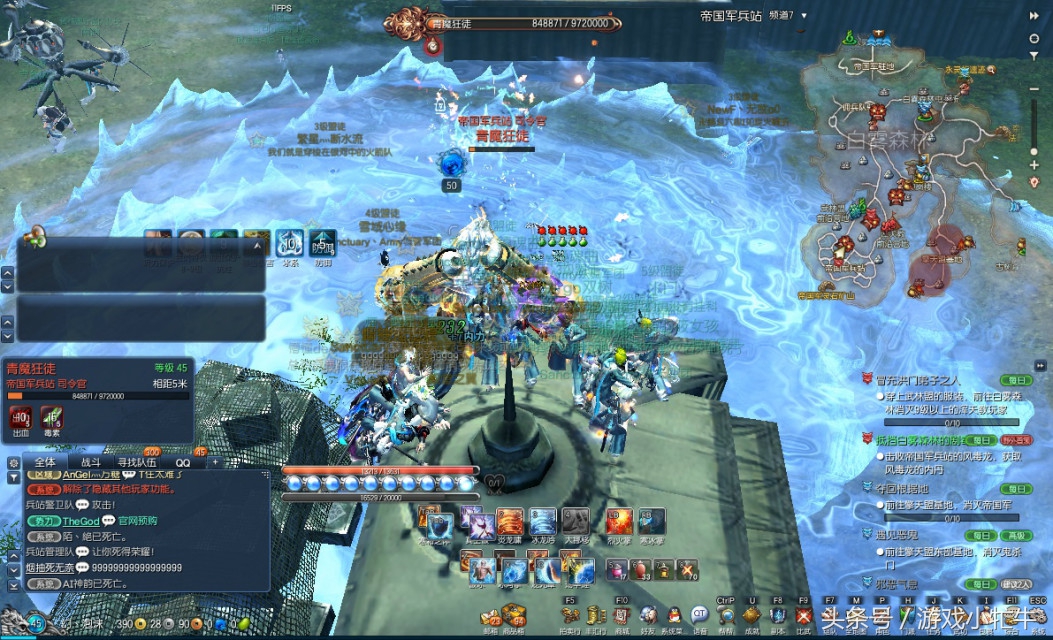This screenshot has width=1053, height=640.
Task: Open the 寻找队伍 chat tab
Action: (x=137, y=463)
